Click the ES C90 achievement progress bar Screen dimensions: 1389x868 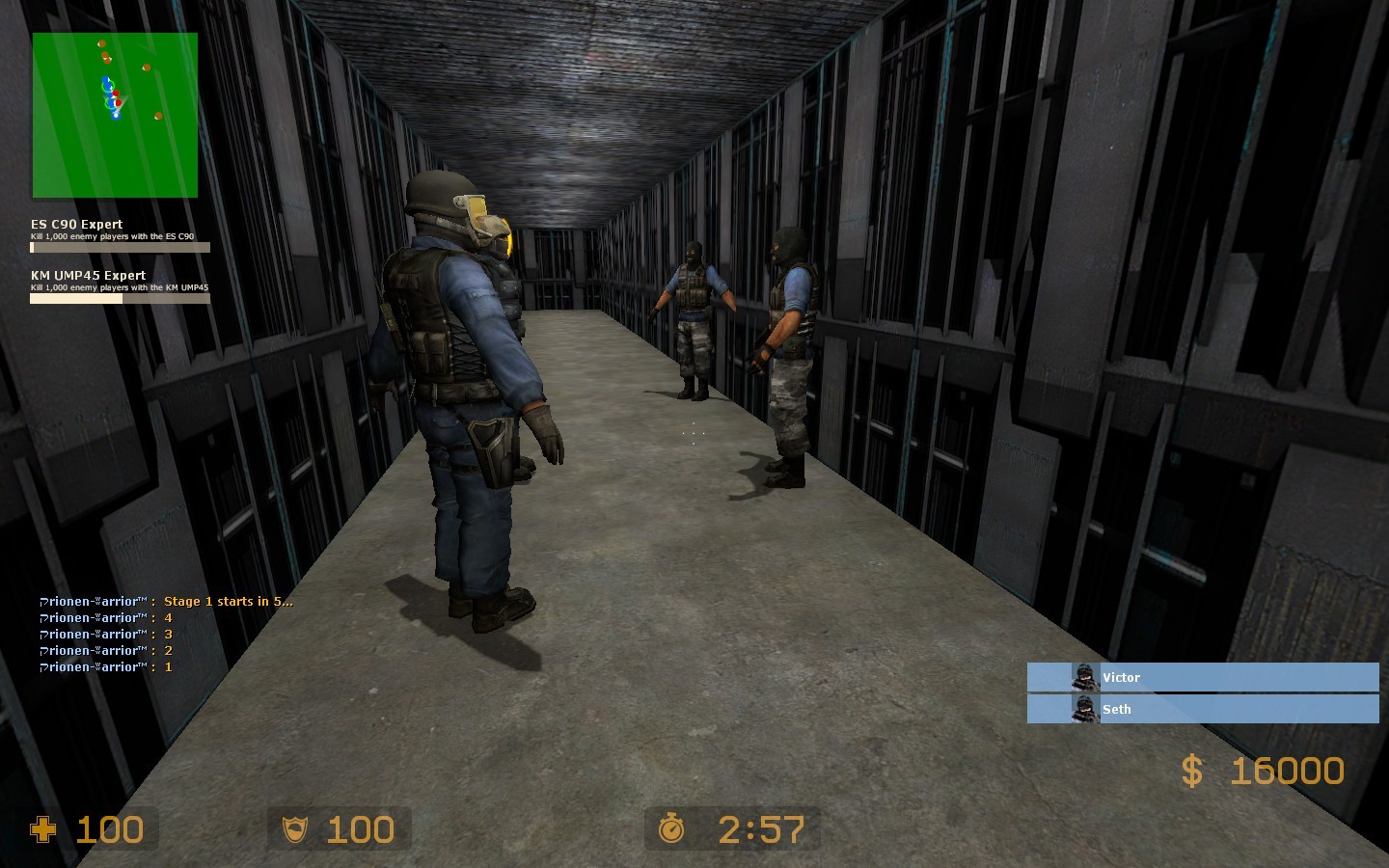point(120,247)
